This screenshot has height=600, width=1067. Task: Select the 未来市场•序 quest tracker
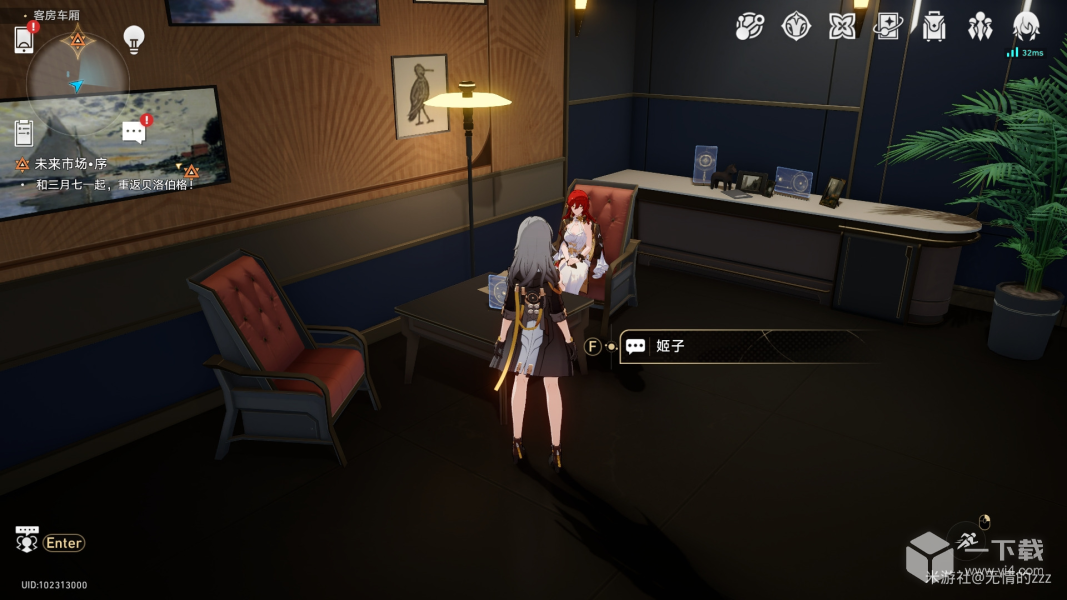[x=71, y=164]
